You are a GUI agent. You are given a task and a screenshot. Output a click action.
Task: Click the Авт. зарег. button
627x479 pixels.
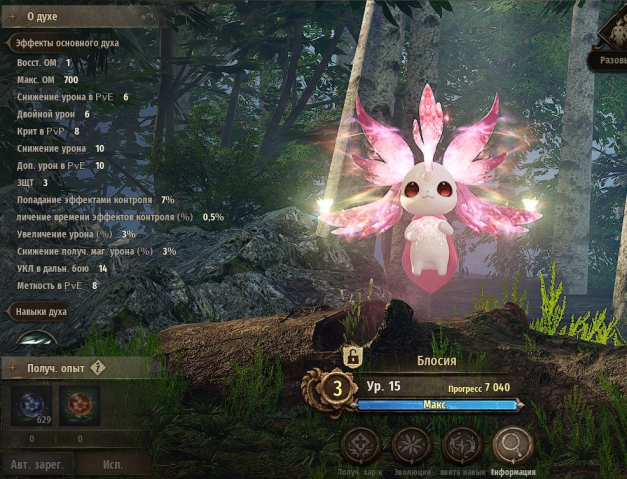pyautogui.click(x=36, y=464)
